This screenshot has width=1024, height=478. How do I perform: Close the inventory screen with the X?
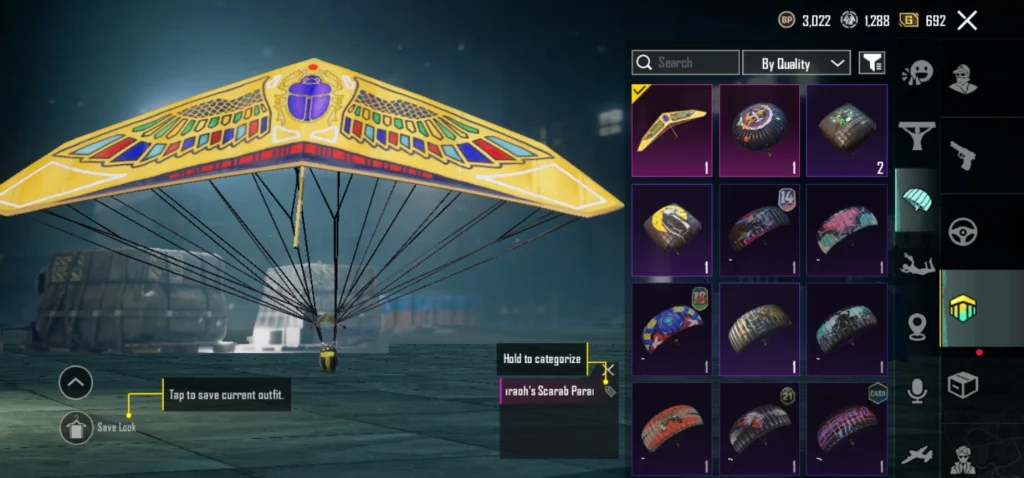[x=967, y=20]
